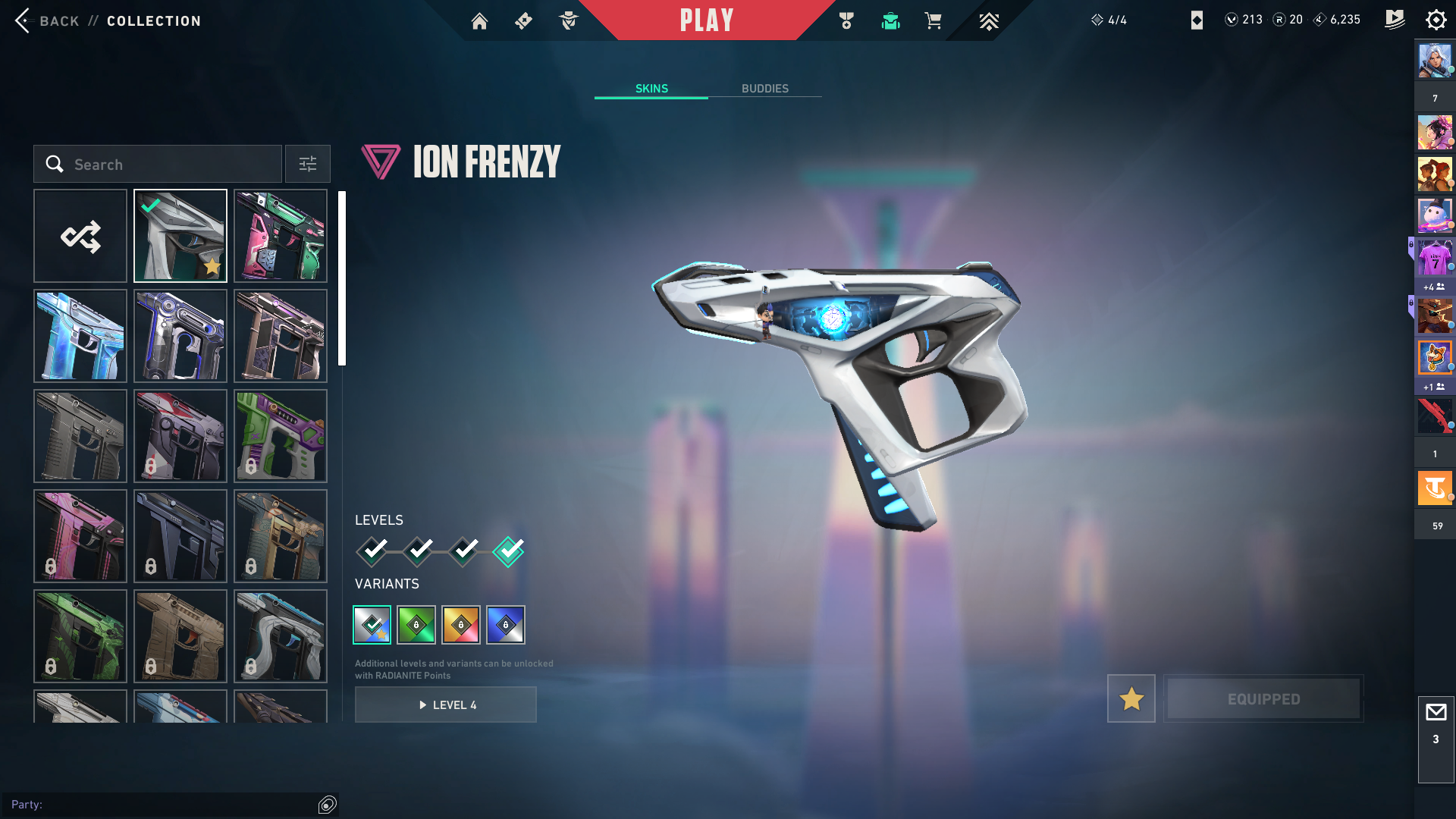Switch to the Buddies tab
The image size is (1456, 819).
[x=764, y=89]
